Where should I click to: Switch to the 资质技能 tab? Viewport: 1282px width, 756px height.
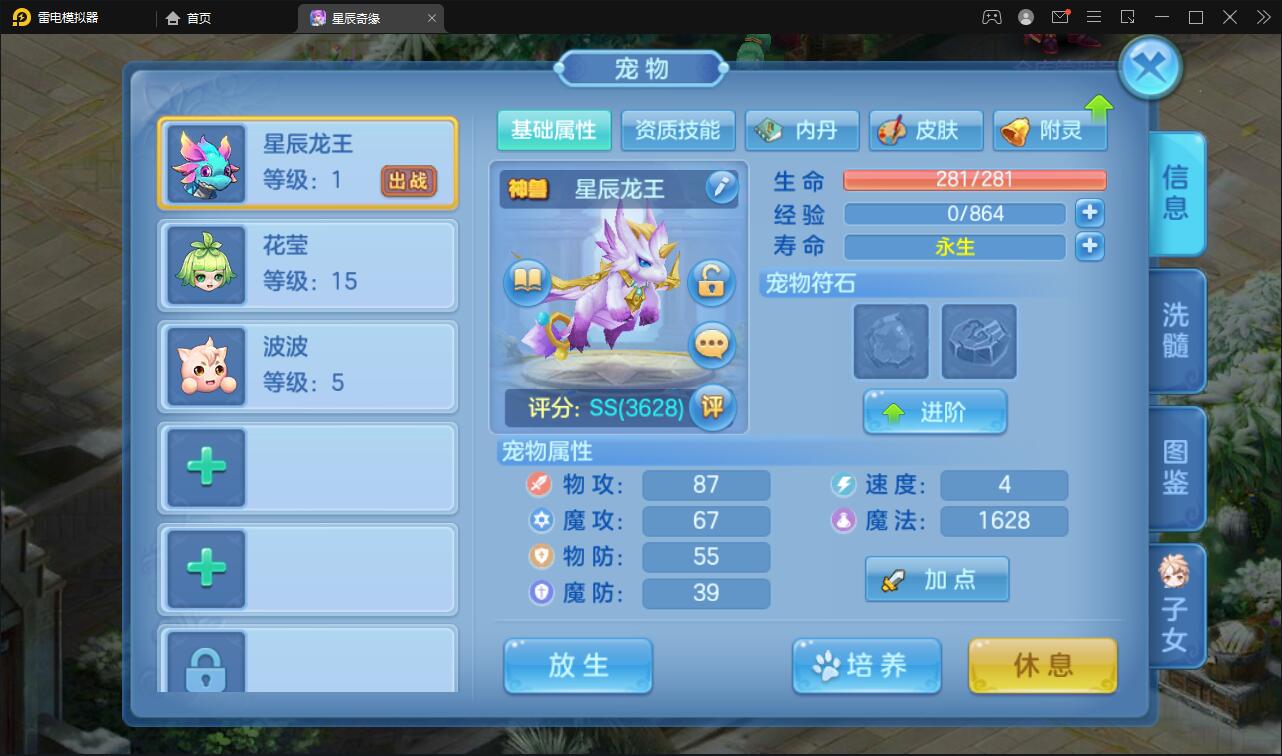678,129
